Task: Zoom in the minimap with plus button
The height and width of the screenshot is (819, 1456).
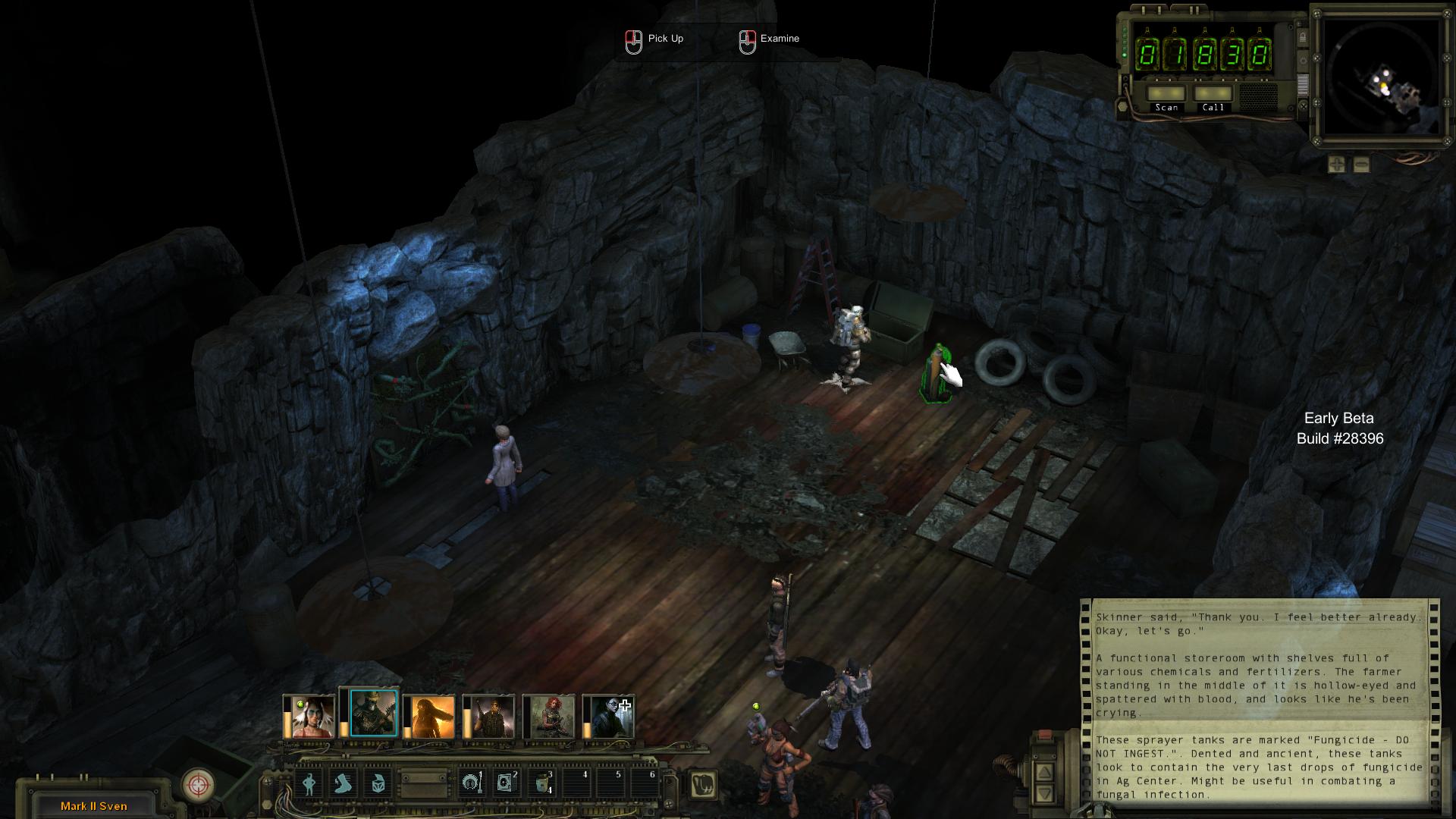Action: (1336, 165)
